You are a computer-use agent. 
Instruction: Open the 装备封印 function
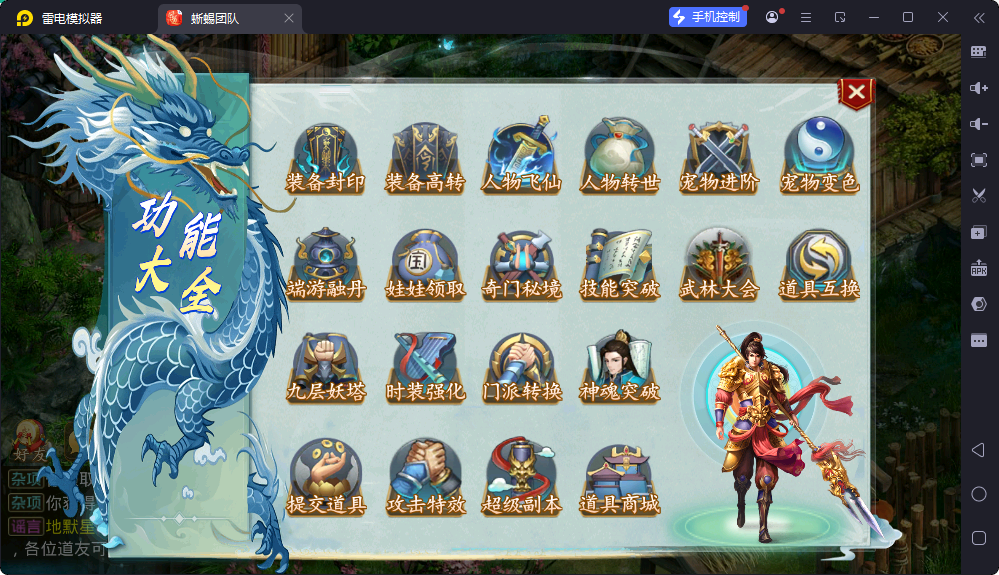click(x=326, y=159)
